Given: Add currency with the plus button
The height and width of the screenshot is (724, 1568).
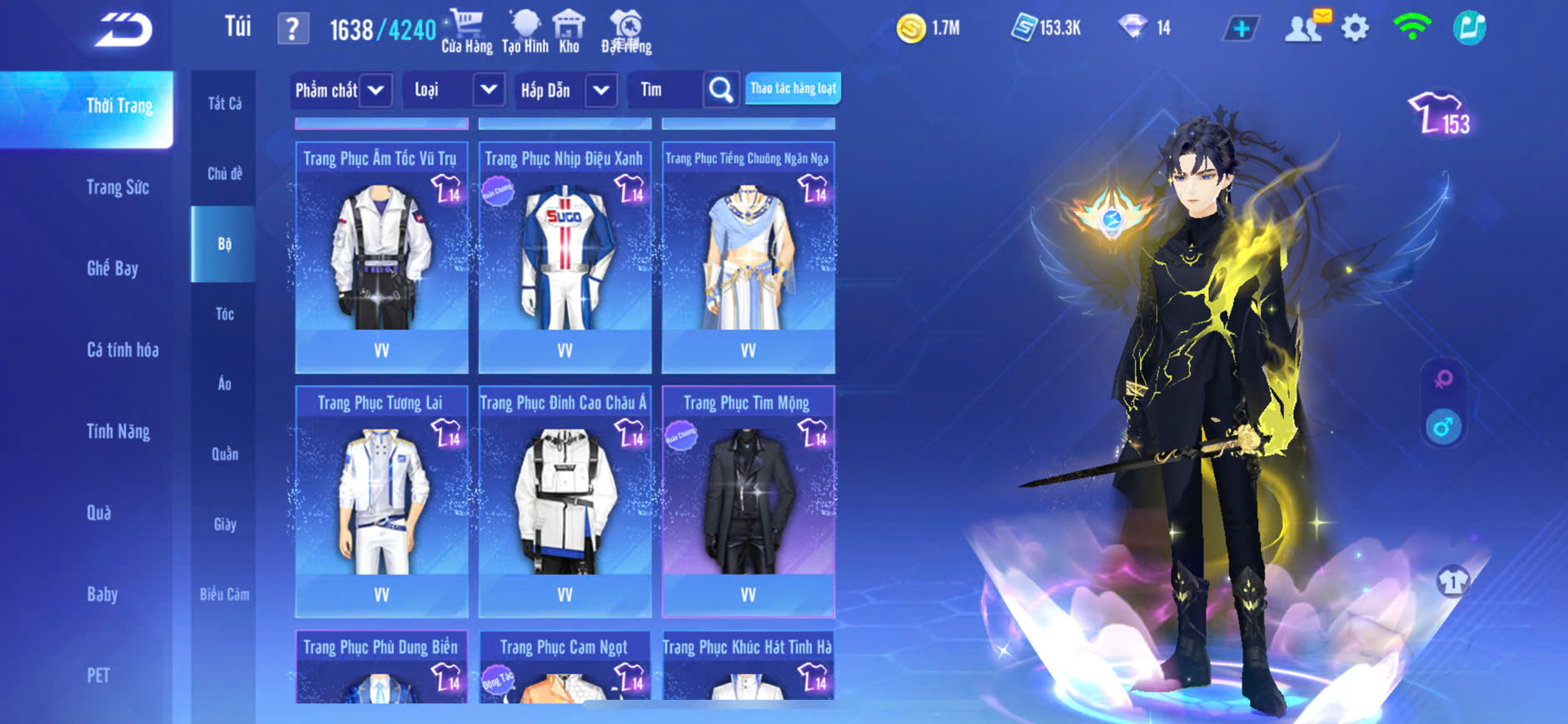Looking at the screenshot, I should (1241, 29).
